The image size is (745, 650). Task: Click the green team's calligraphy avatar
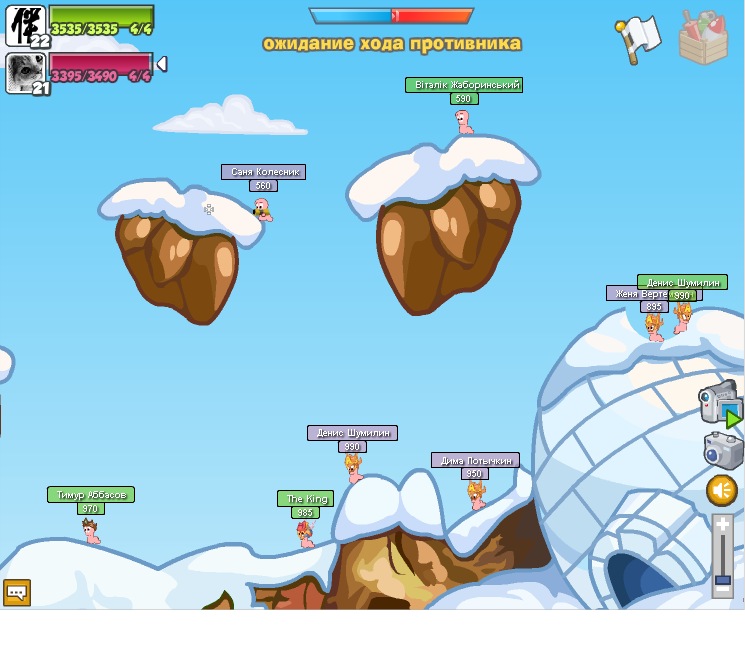pyautogui.click(x=25, y=25)
